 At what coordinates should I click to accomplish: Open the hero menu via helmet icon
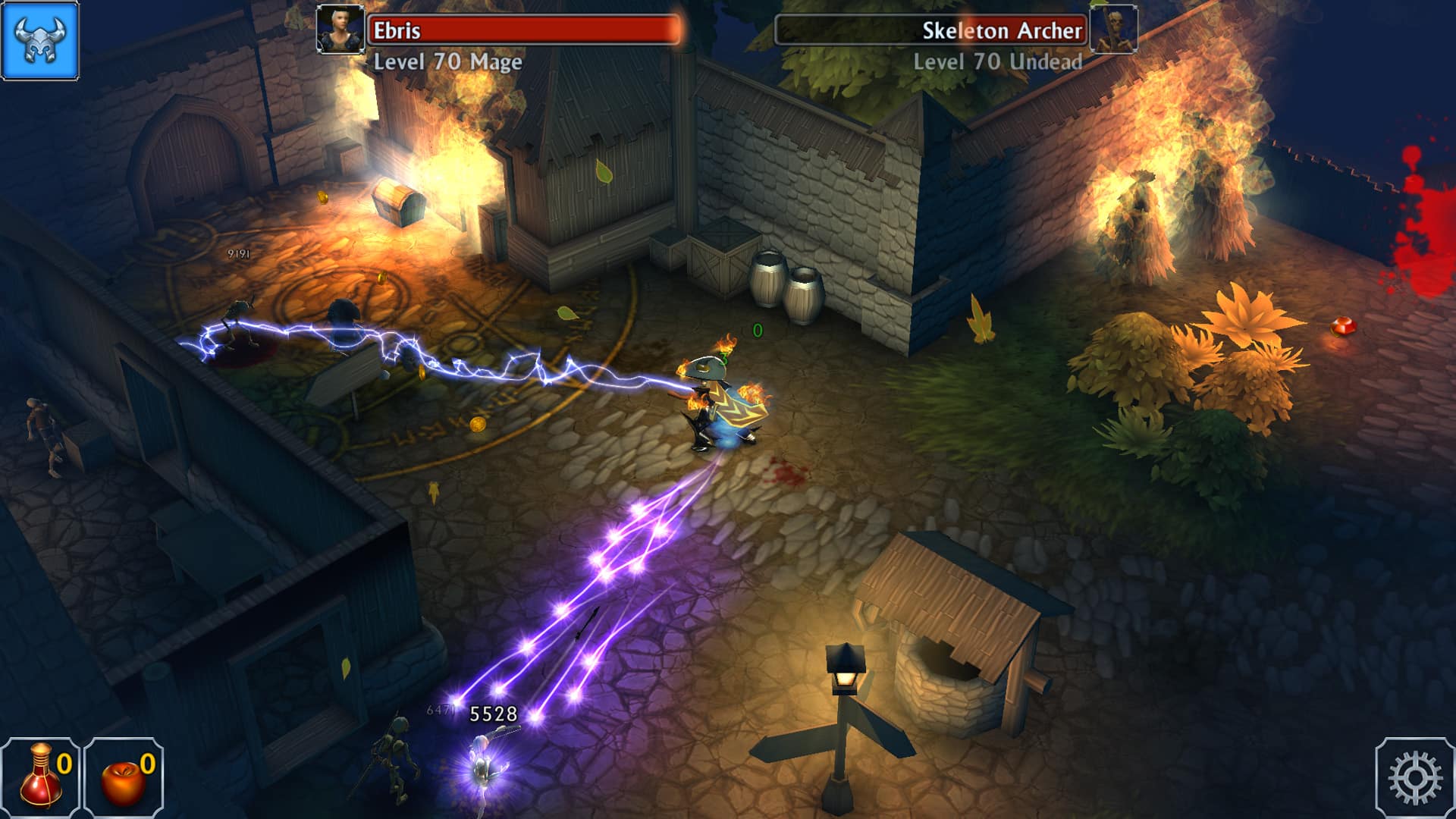pyautogui.click(x=39, y=39)
